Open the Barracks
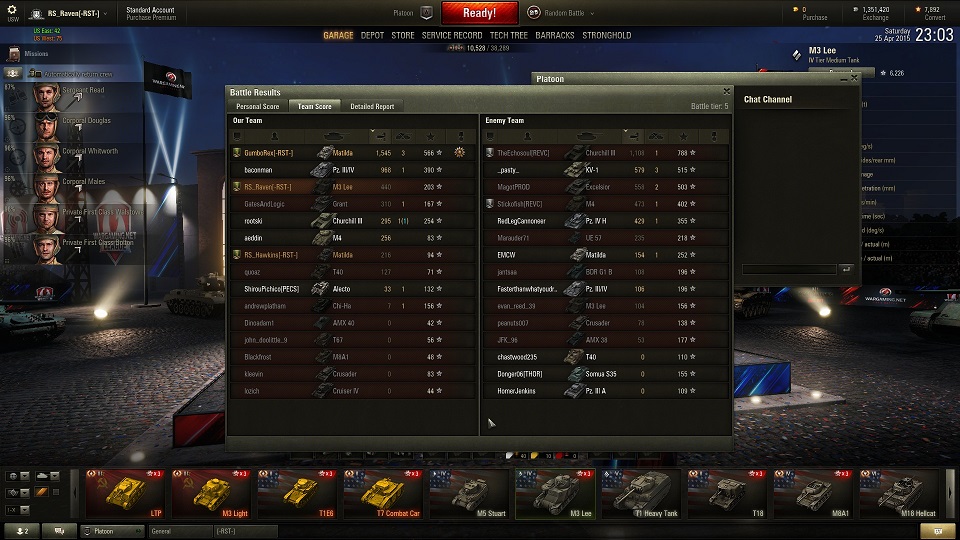This screenshot has width=960, height=540. [x=555, y=35]
